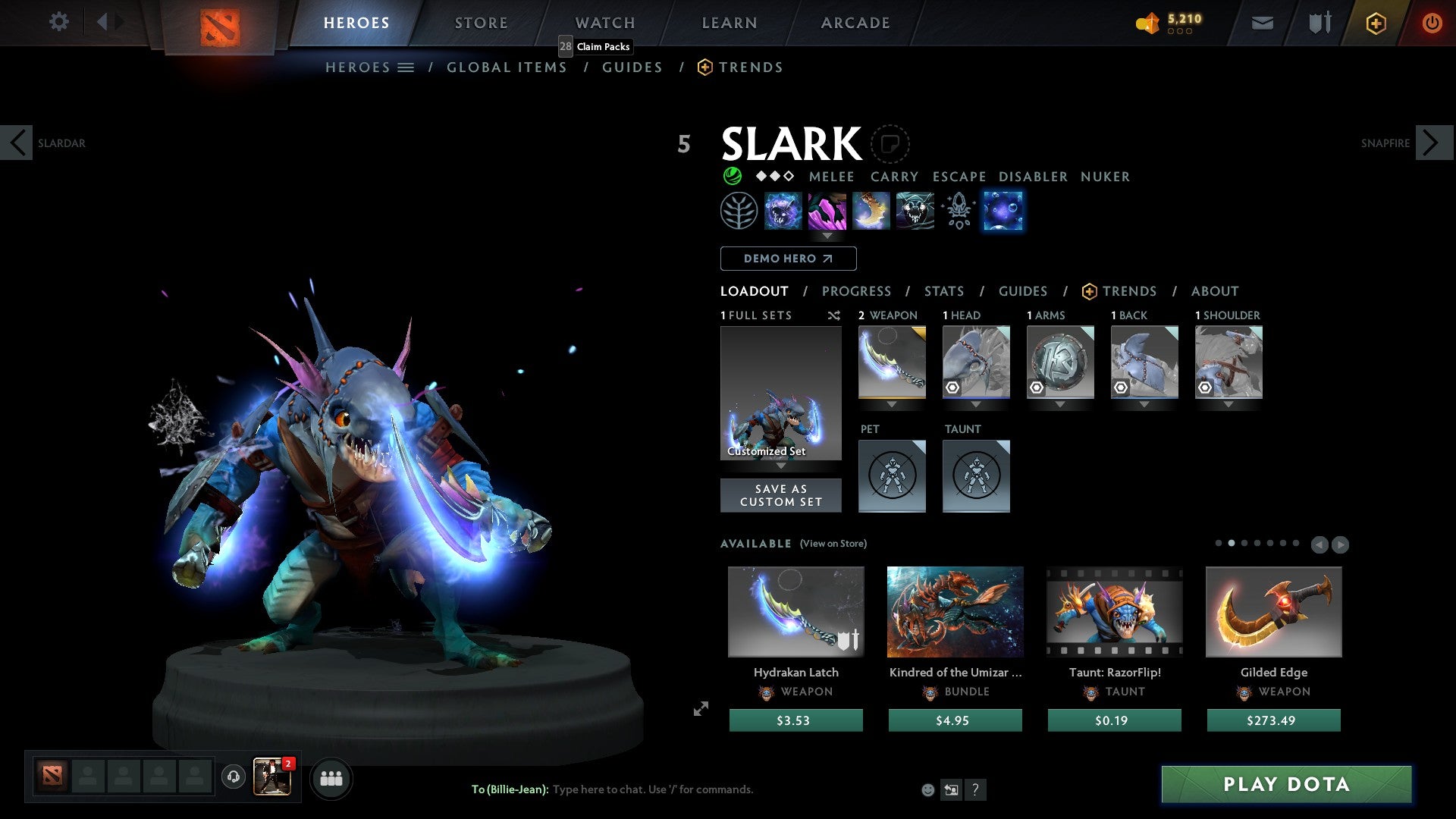
Task: Open the mail notifications icon
Action: pos(1262,23)
